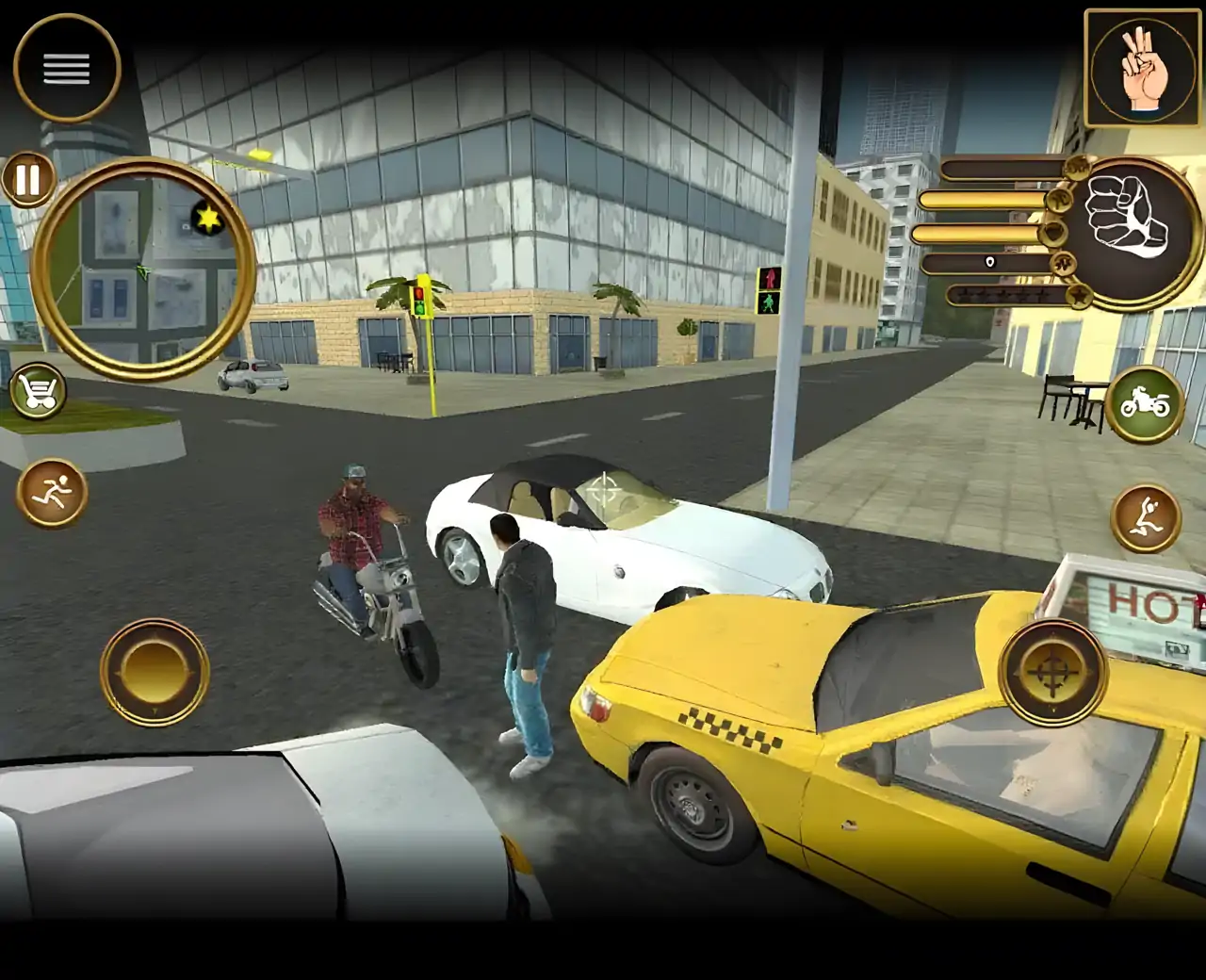The width and height of the screenshot is (1206, 980).
Task: Tap the star icon on the wanted level bar
Action: [x=1077, y=294]
